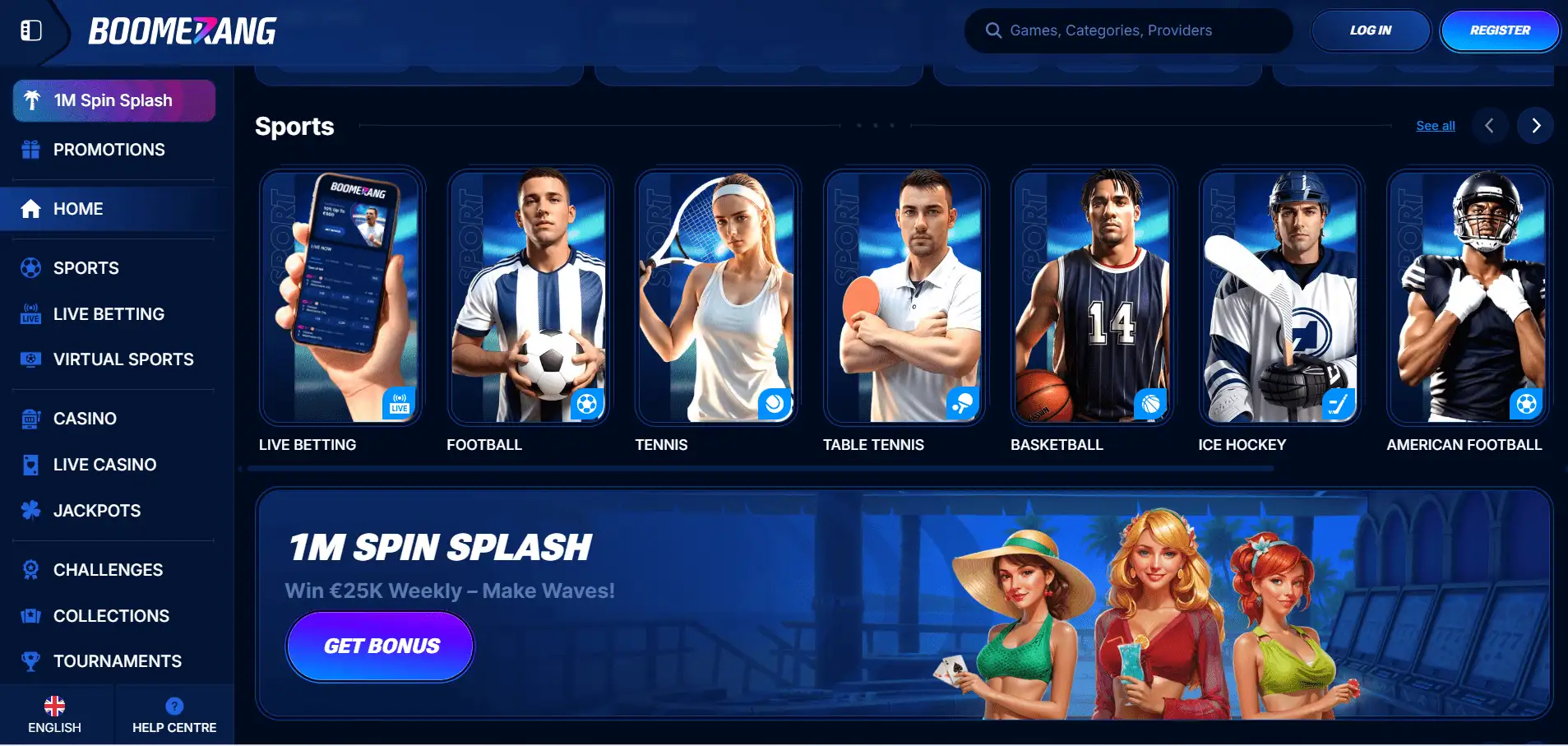Open the Help Centre
1568x746 pixels.
pyautogui.click(x=174, y=715)
